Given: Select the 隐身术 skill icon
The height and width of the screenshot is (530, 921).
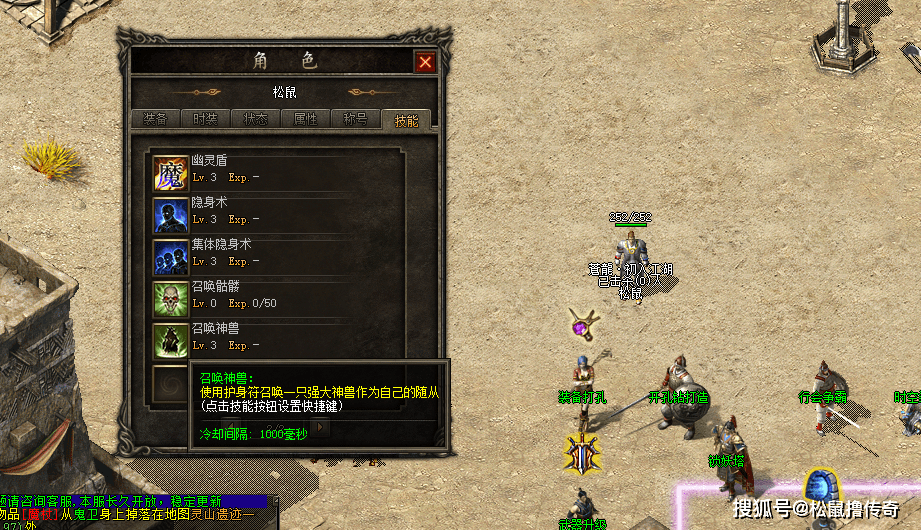Looking at the screenshot, I should pos(170,215).
